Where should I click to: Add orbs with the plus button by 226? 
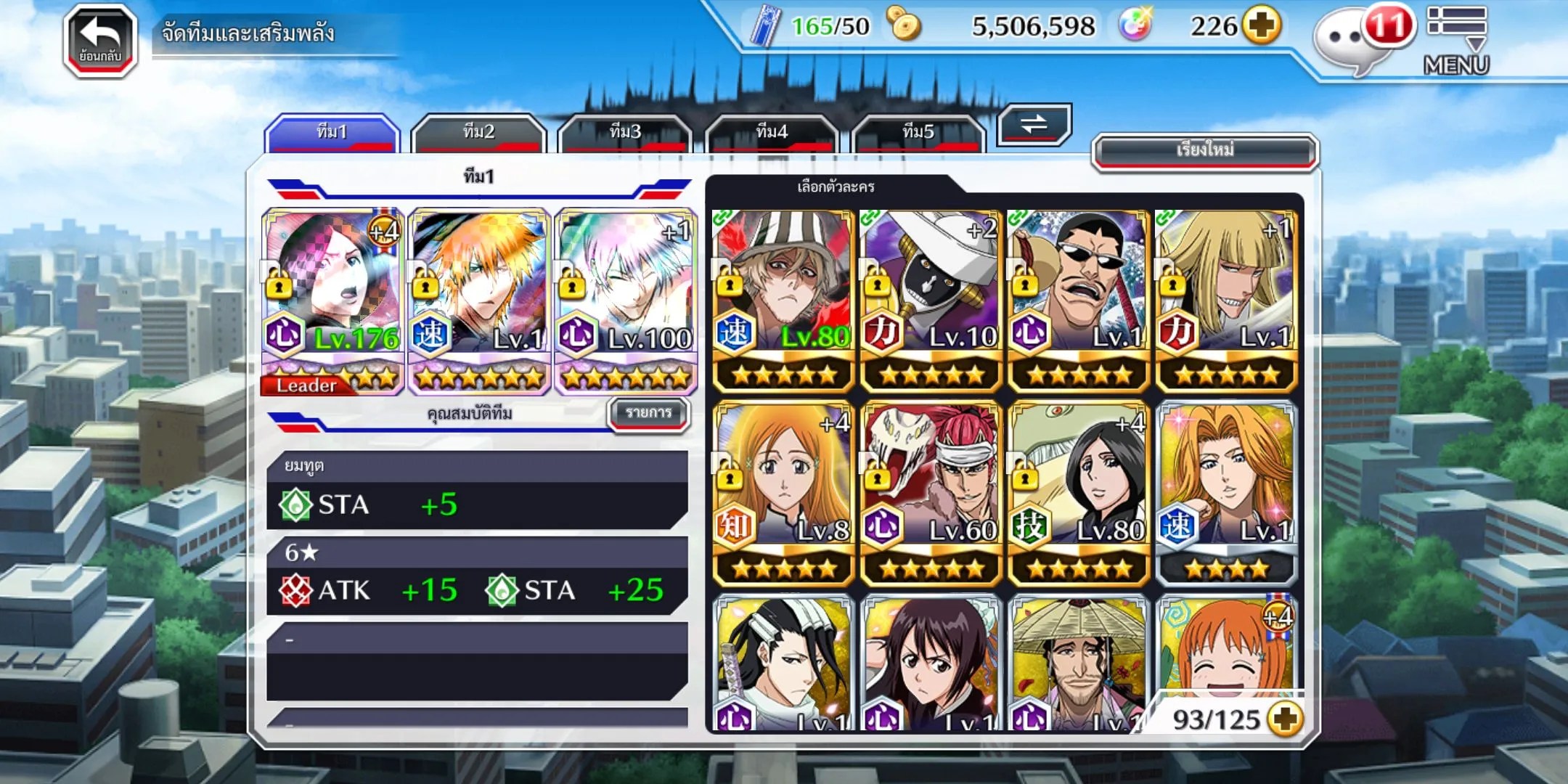point(1261,26)
